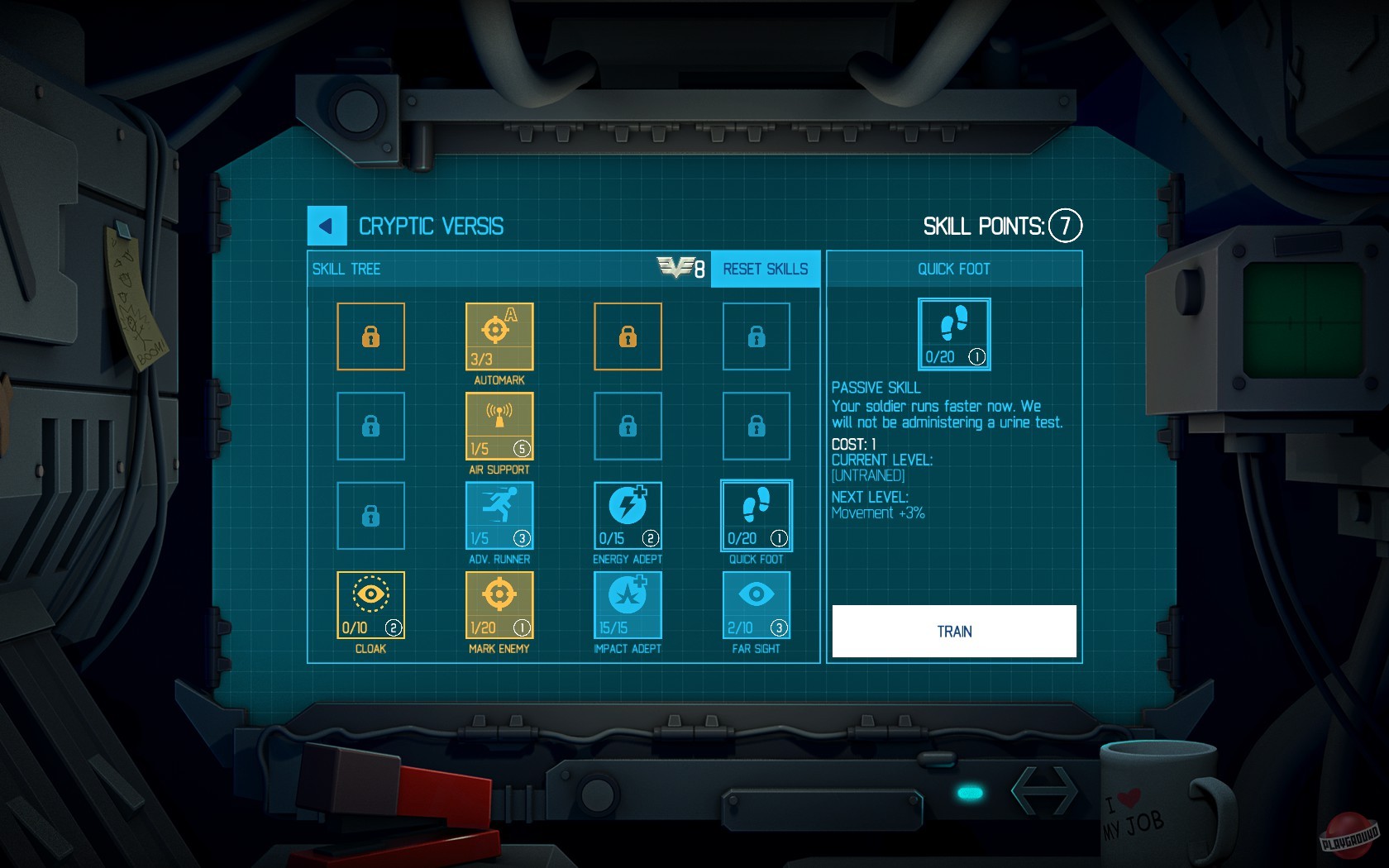Click the back arrow next to Cryptic Versis
Screen dimensions: 1389x868
coord(326,224)
